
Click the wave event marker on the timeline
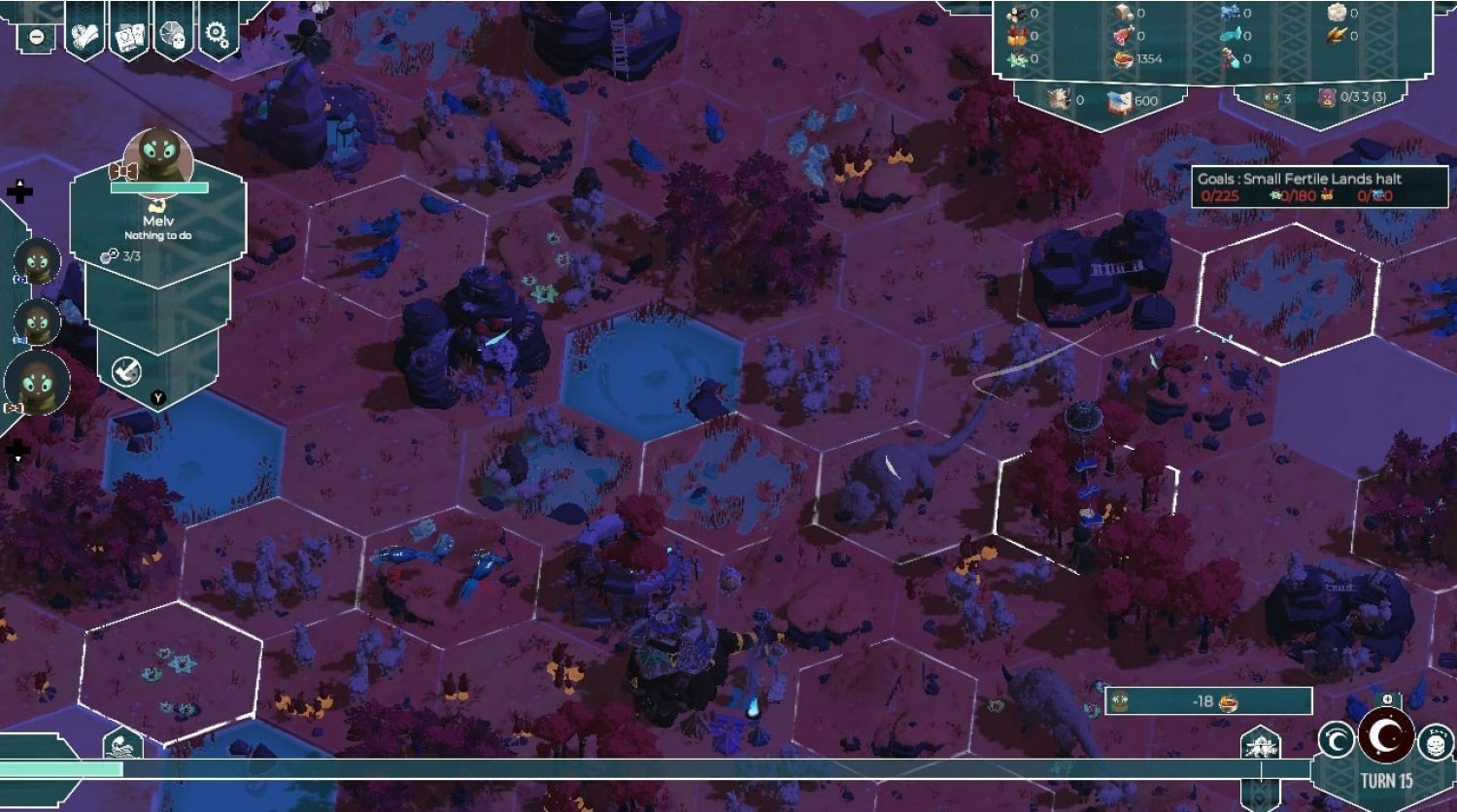[122, 745]
